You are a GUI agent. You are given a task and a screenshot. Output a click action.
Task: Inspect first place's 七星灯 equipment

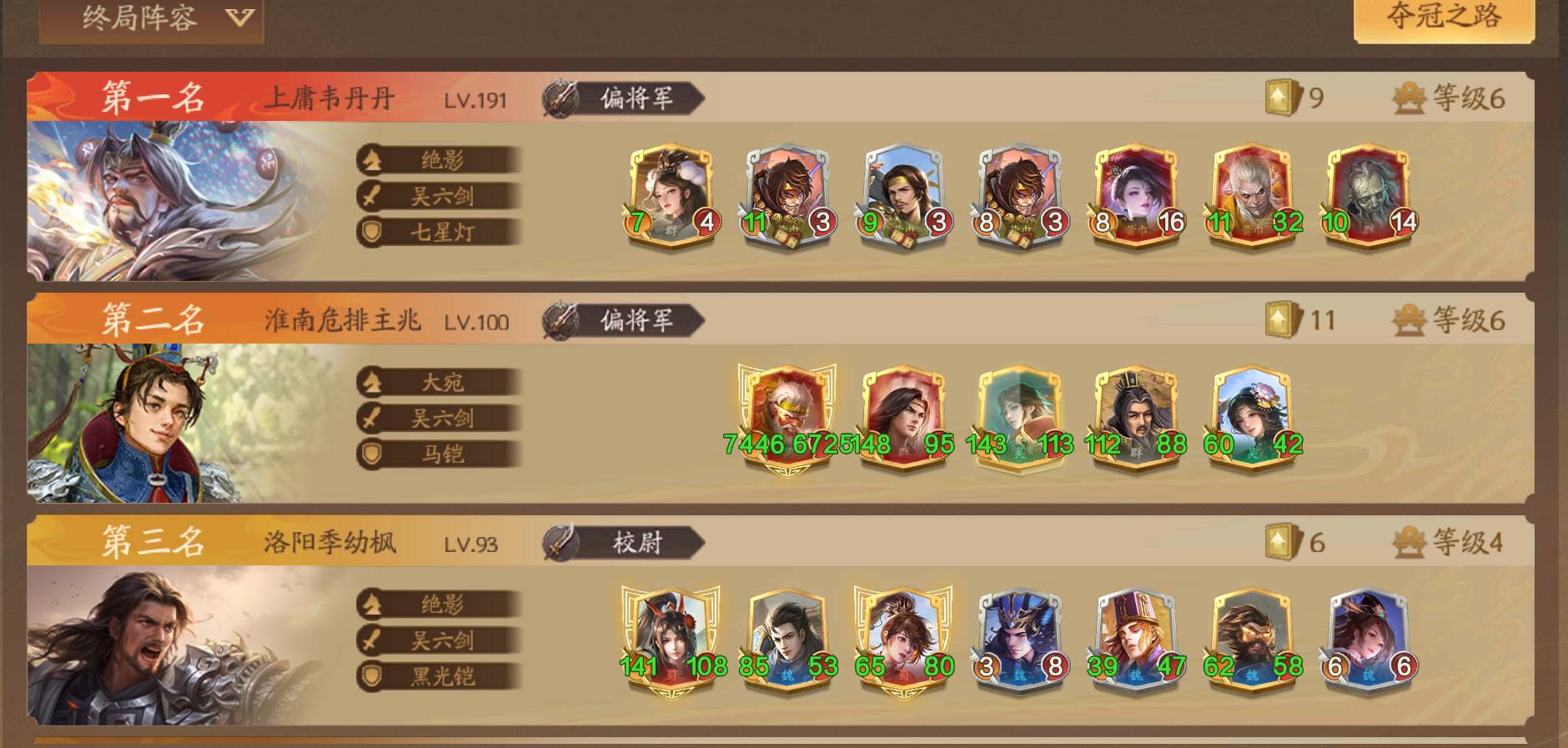[x=440, y=232]
